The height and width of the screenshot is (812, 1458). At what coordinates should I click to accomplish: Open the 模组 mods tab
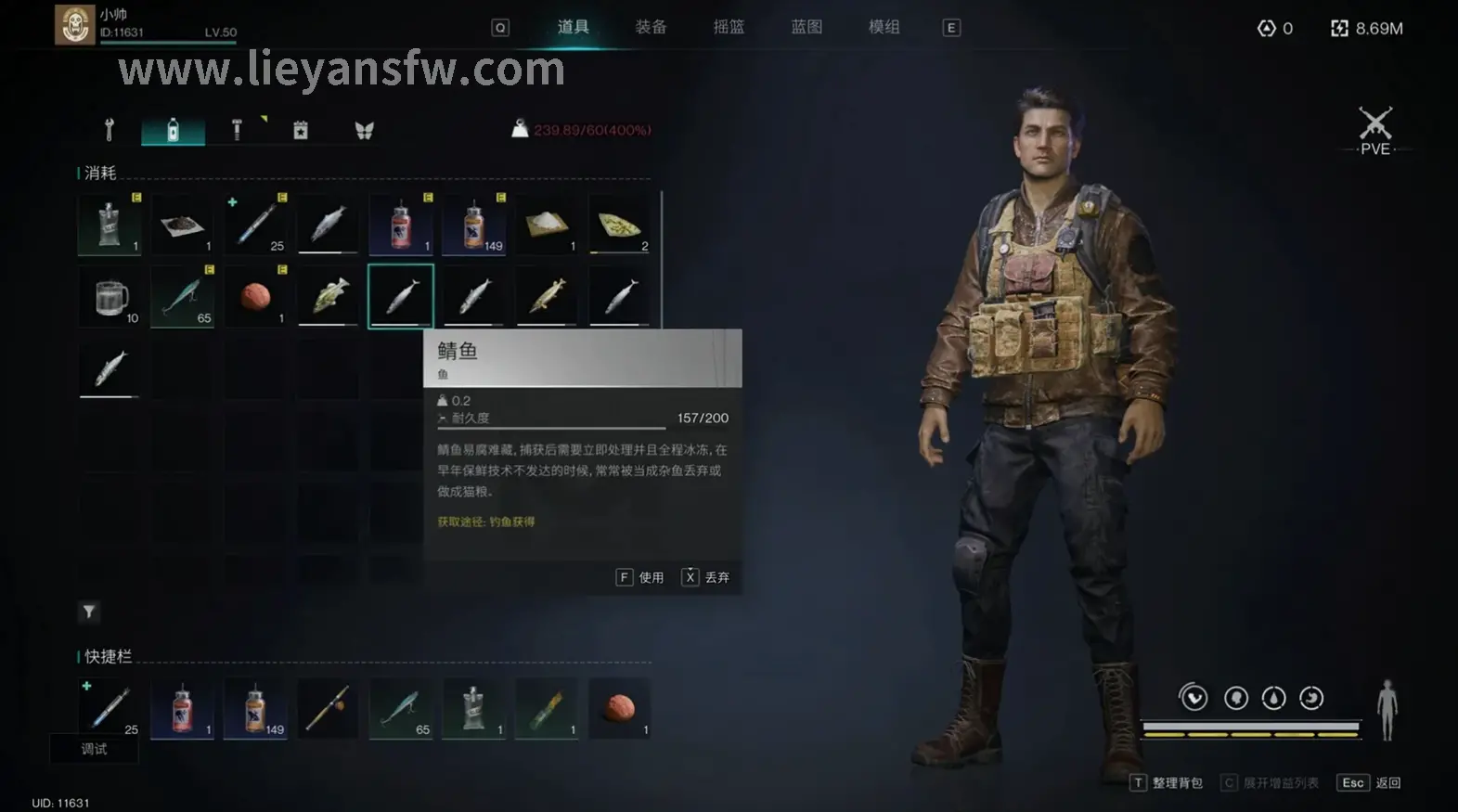click(884, 27)
